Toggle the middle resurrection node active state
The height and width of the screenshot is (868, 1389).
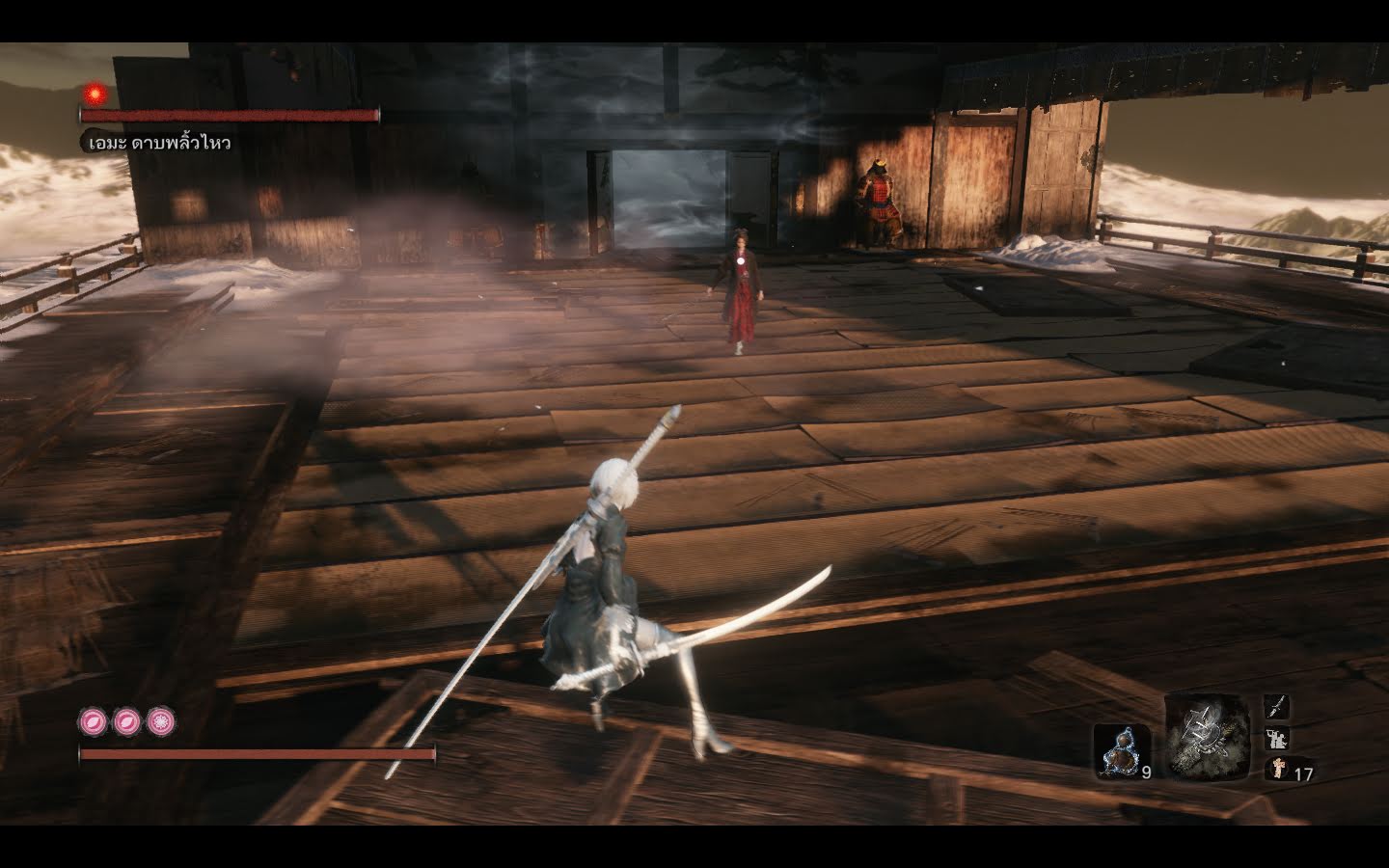pyautogui.click(x=126, y=719)
